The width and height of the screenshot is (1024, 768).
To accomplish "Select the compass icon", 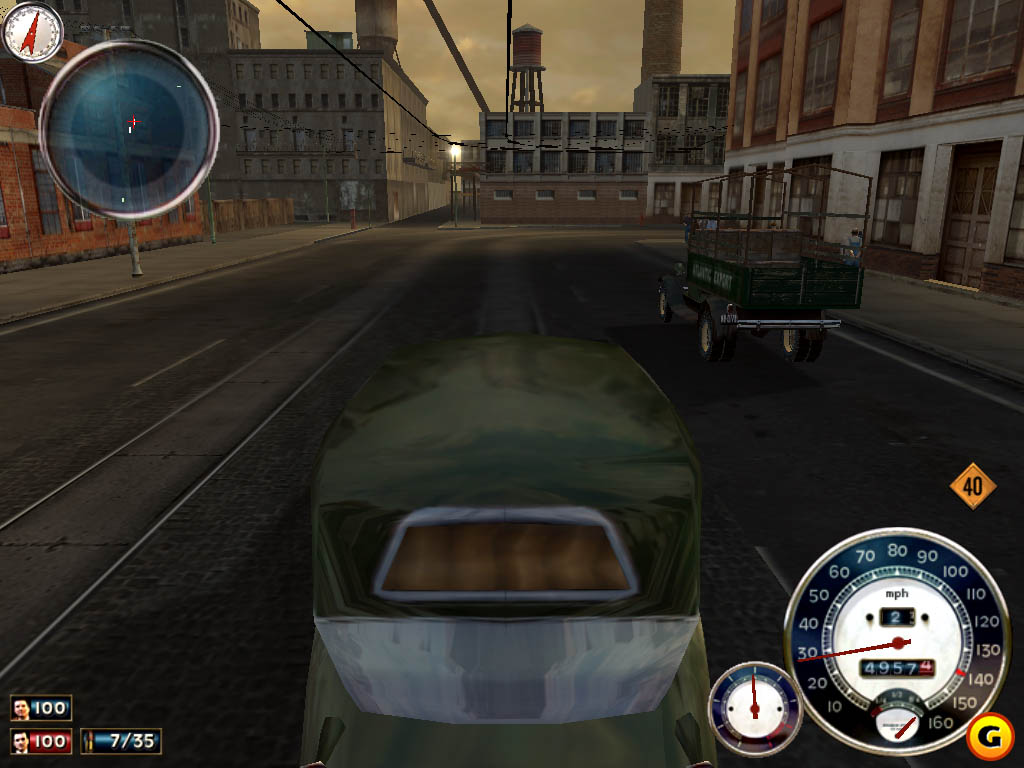I will point(32,32).
